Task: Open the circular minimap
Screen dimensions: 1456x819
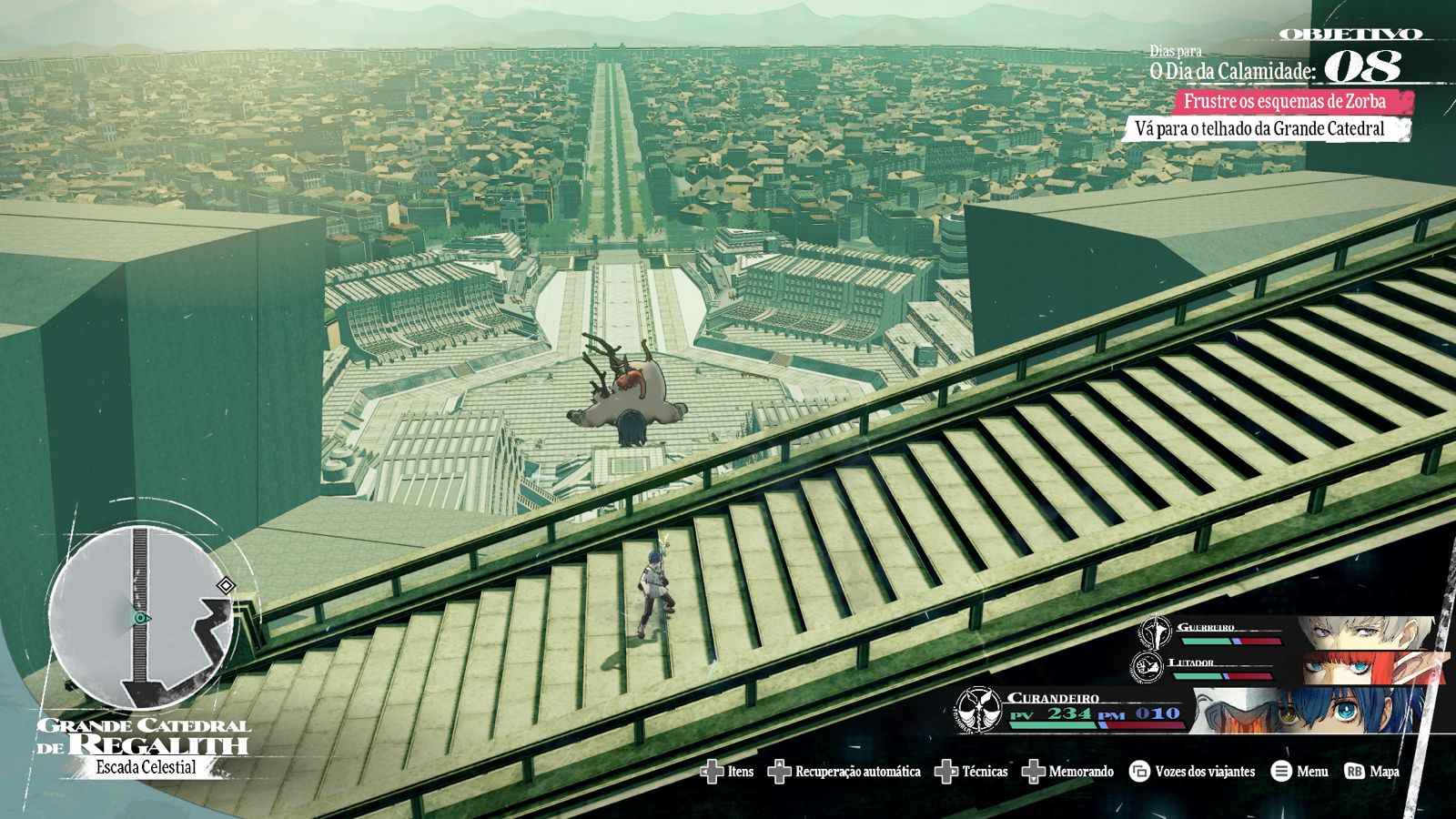Action: click(141, 618)
